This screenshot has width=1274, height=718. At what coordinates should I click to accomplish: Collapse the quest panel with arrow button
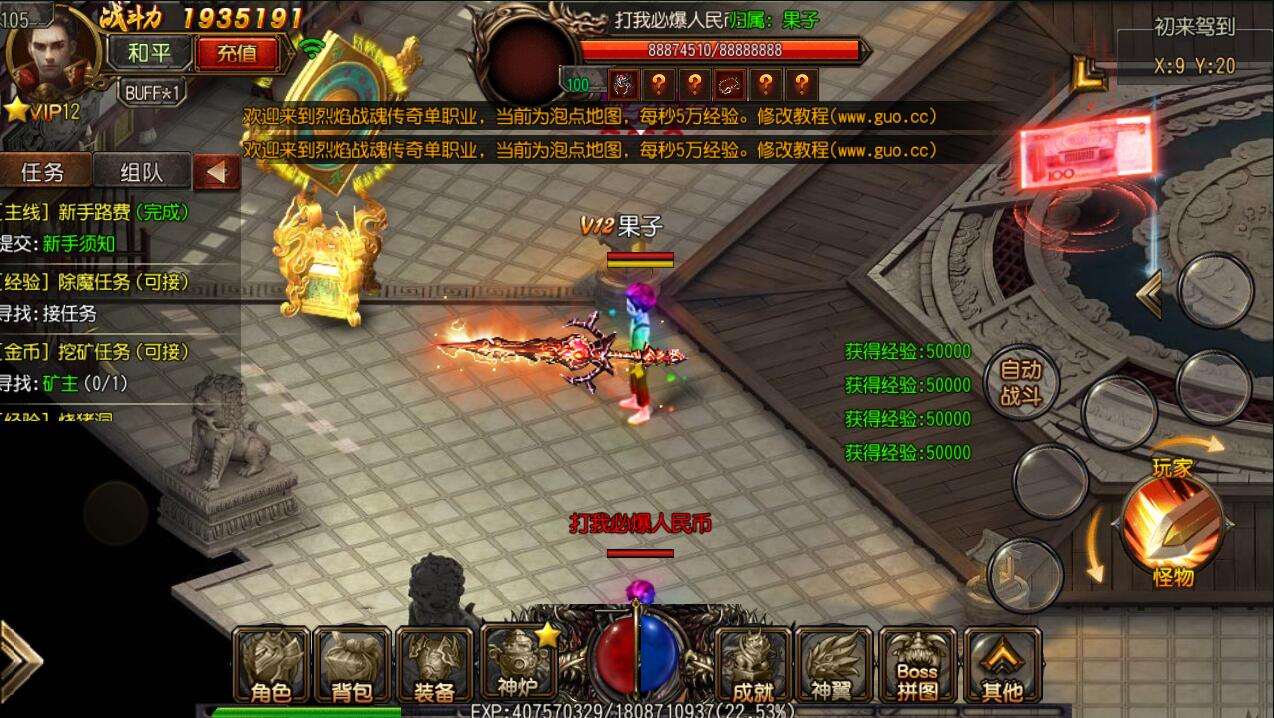(x=215, y=172)
